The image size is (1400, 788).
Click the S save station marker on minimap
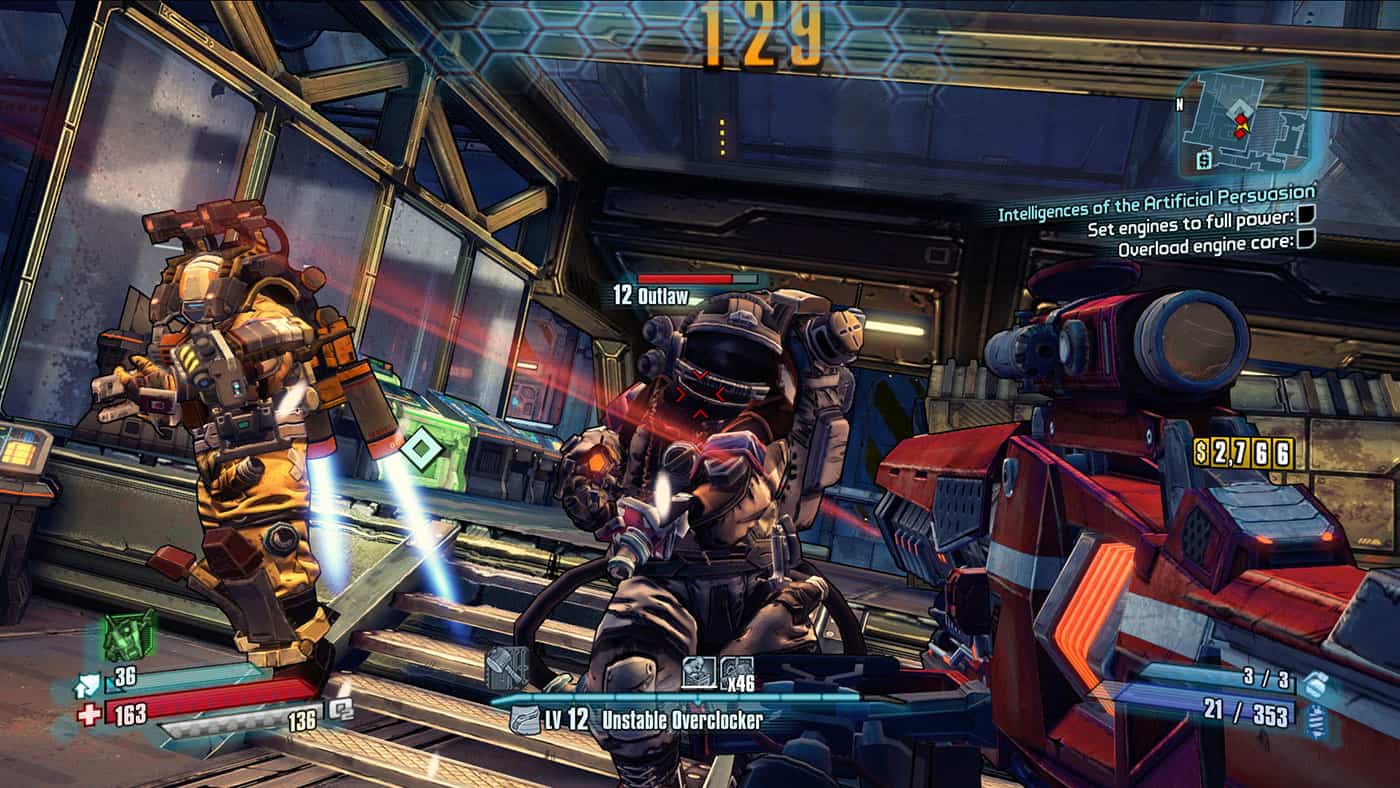pyautogui.click(x=1204, y=160)
